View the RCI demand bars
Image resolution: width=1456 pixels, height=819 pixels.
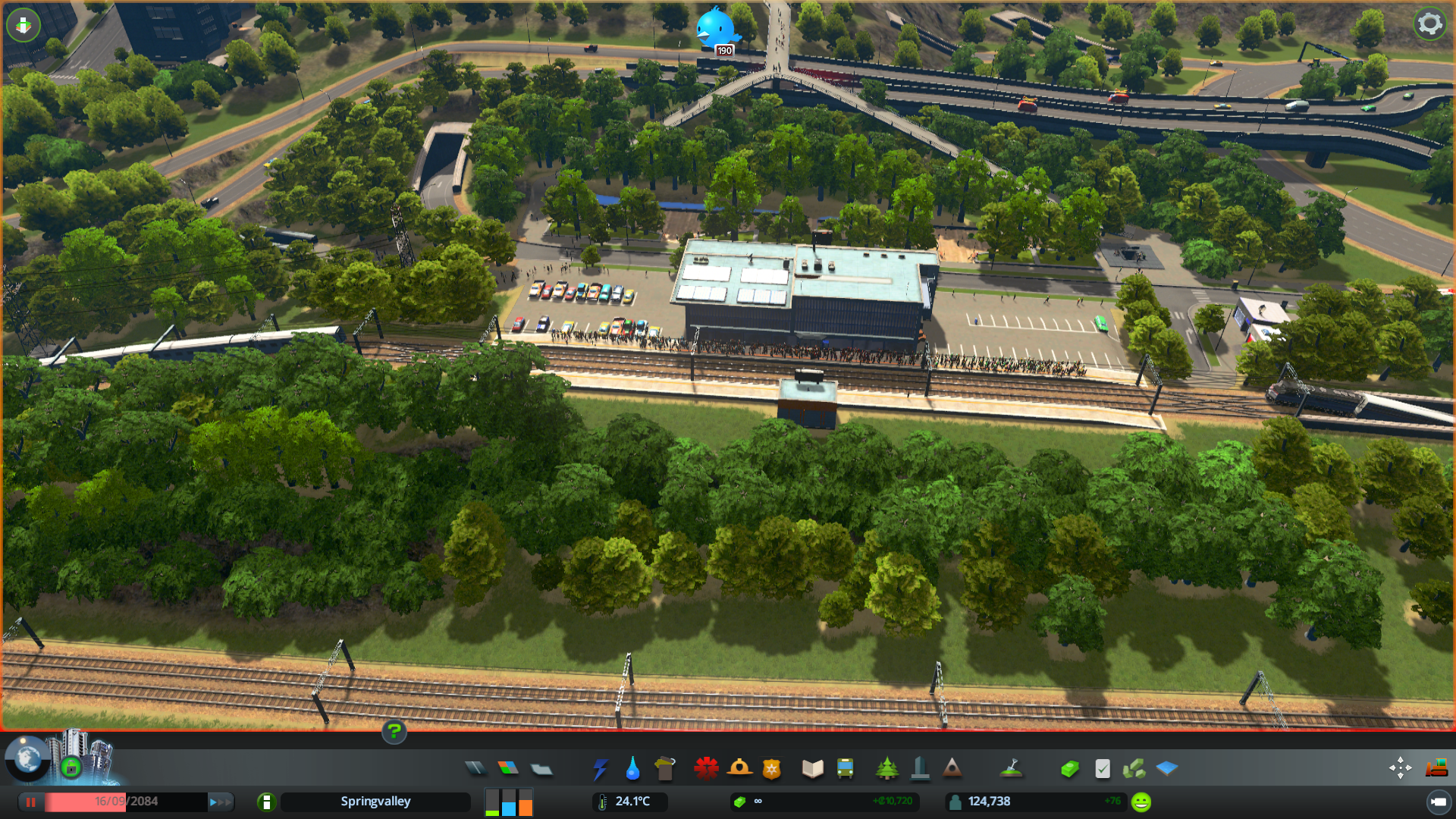tap(508, 802)
